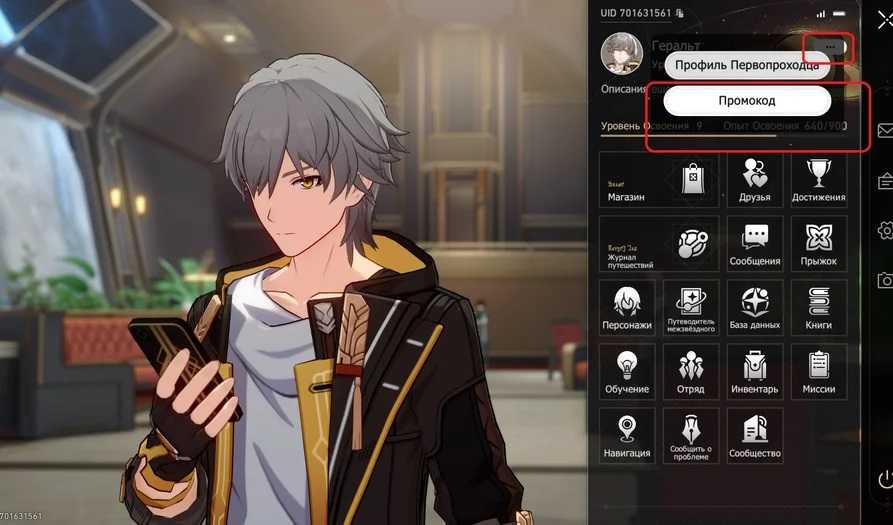Open the Персонажи characters screen
893x525 pixels.
click(x=627, y=308)
